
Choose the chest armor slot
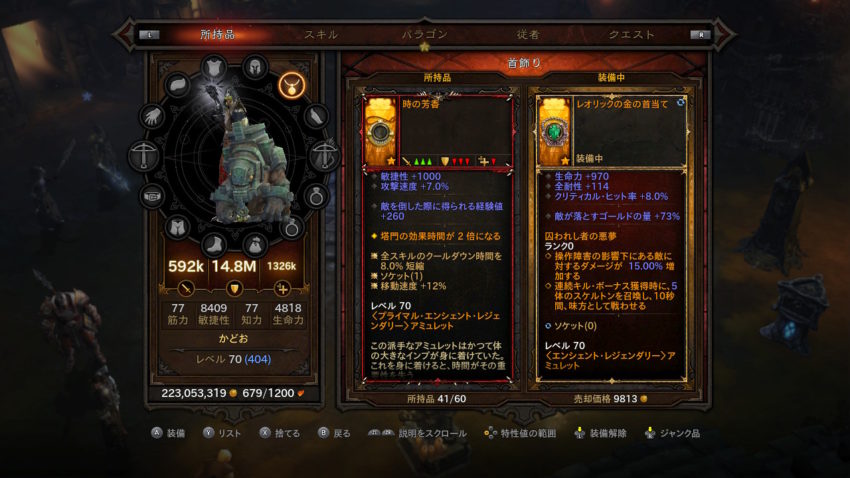click(214, 68)
